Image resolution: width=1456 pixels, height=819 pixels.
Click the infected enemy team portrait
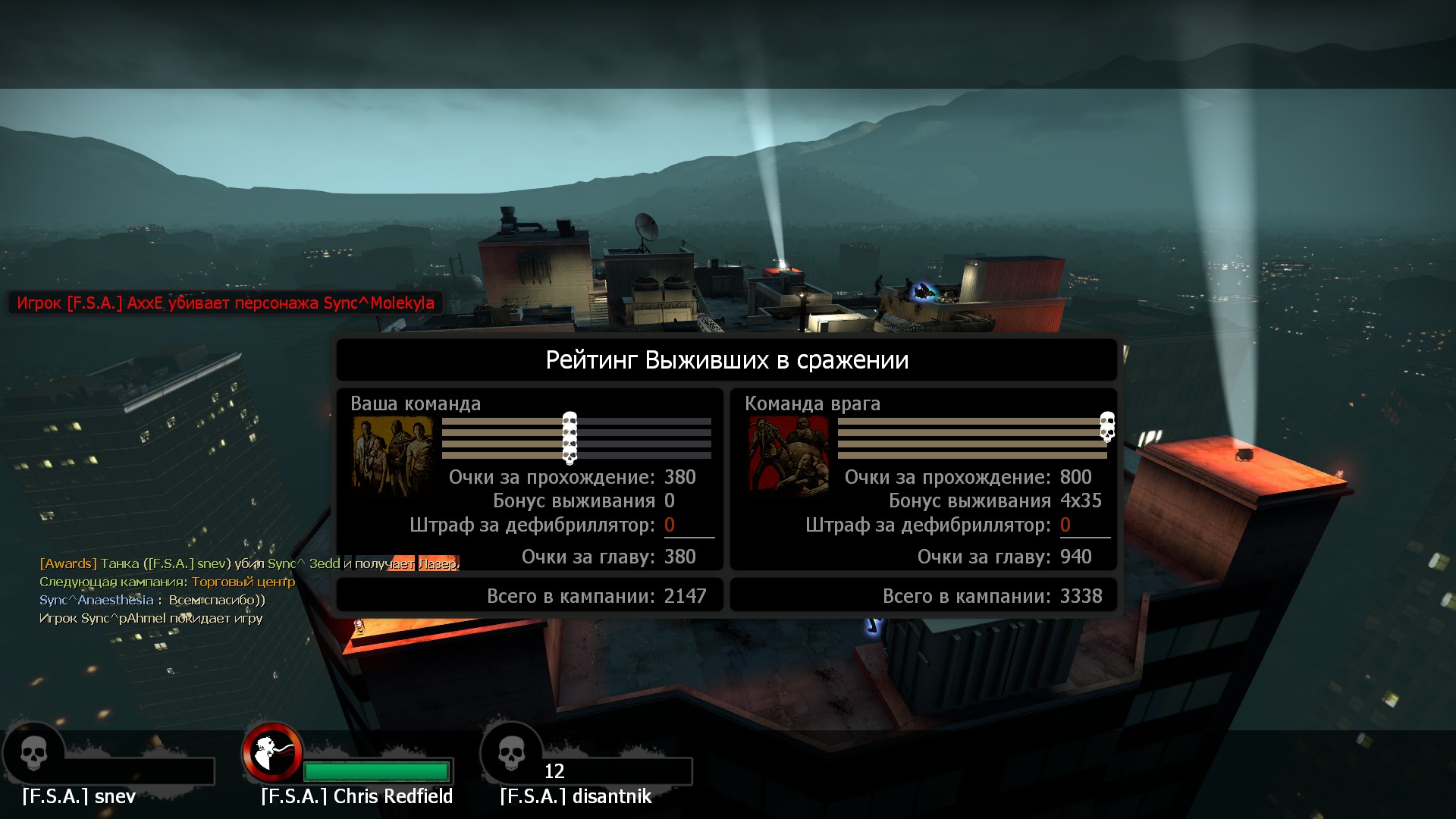pos(788,455)
